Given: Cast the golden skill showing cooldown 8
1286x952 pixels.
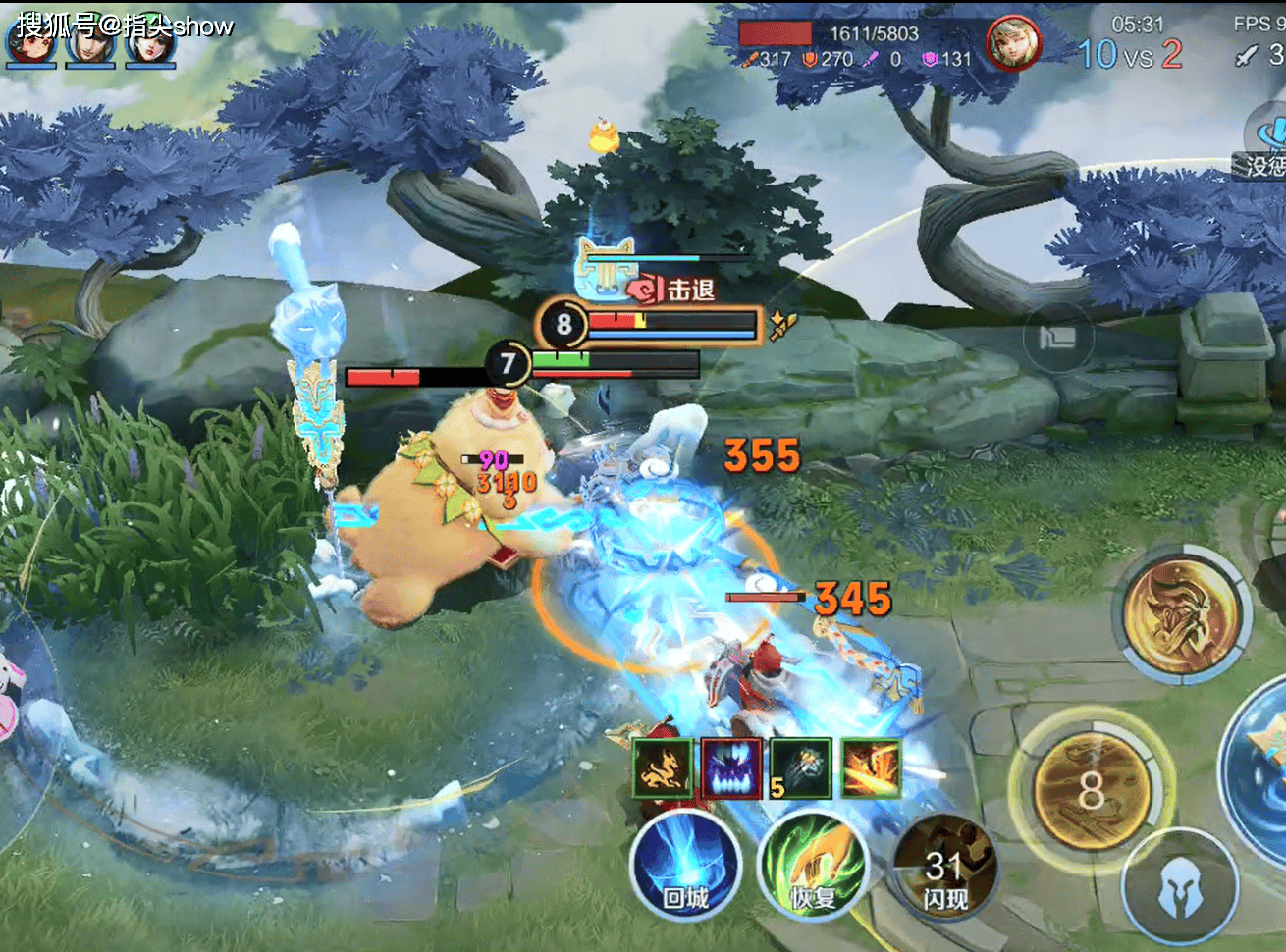Looking at the screenshot, I should [1092, 791].
